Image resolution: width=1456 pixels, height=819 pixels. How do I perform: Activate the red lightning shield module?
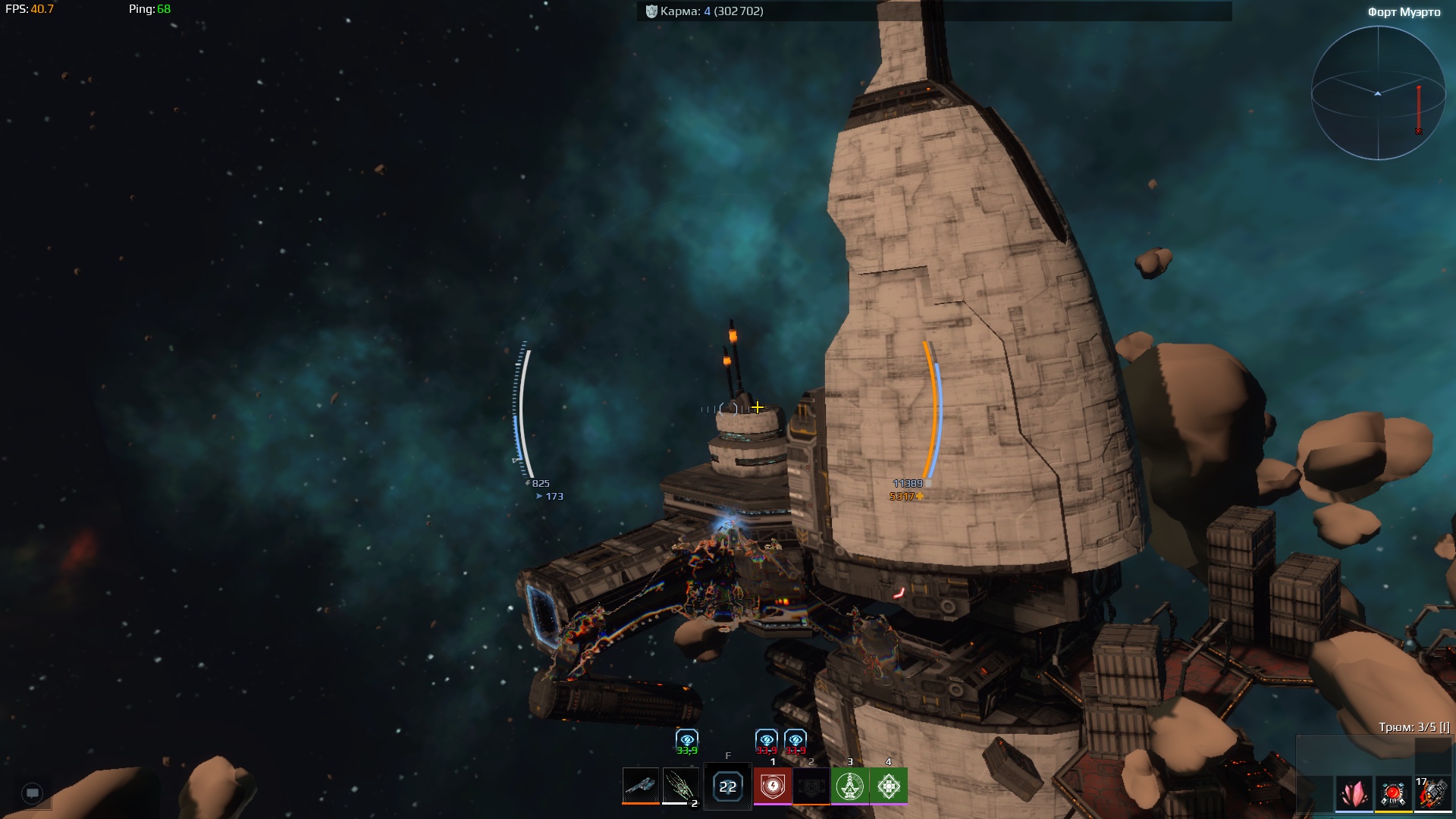773,786
